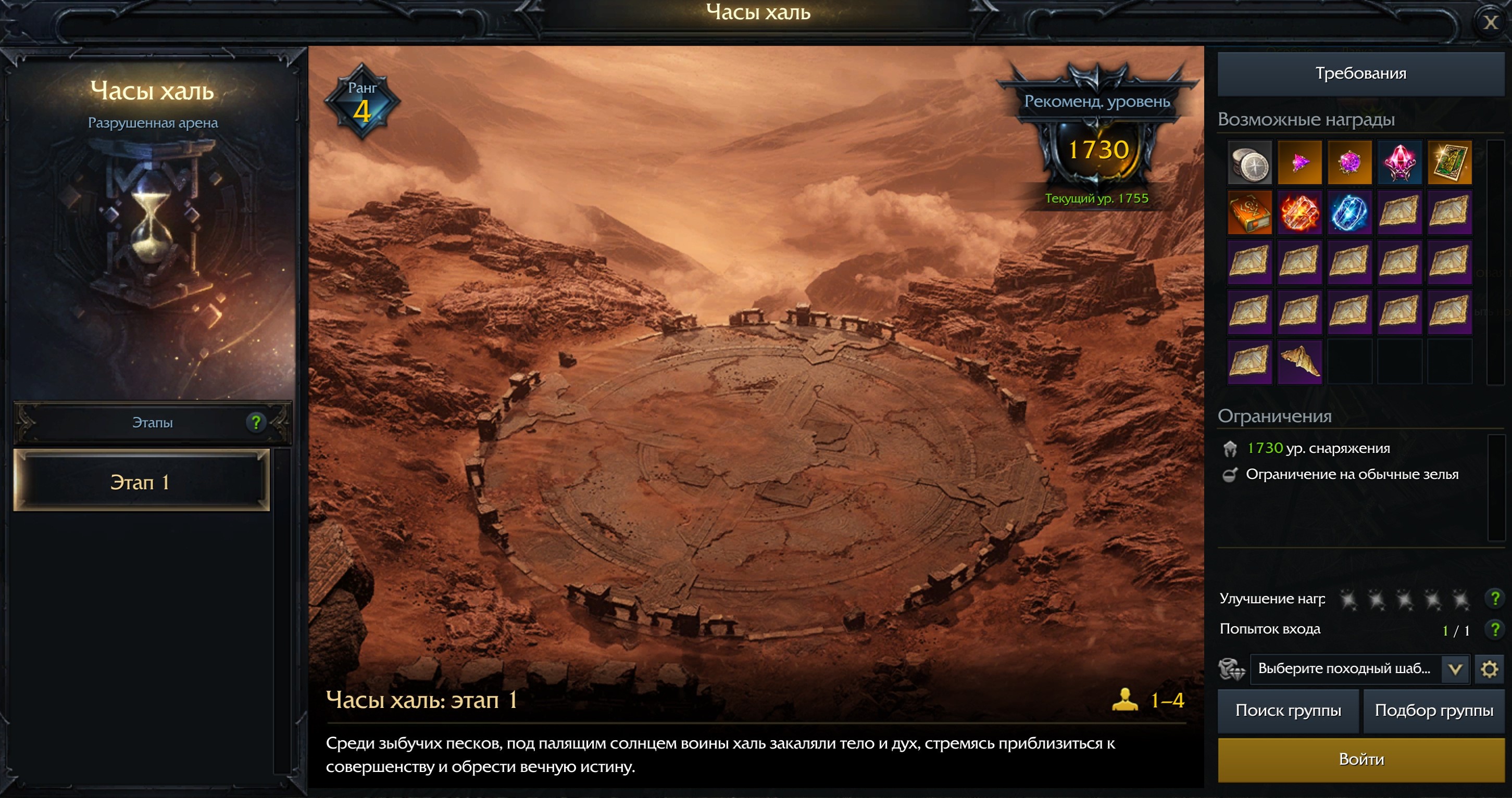Inspect the green card reward slot

(x=1449, y=162)
